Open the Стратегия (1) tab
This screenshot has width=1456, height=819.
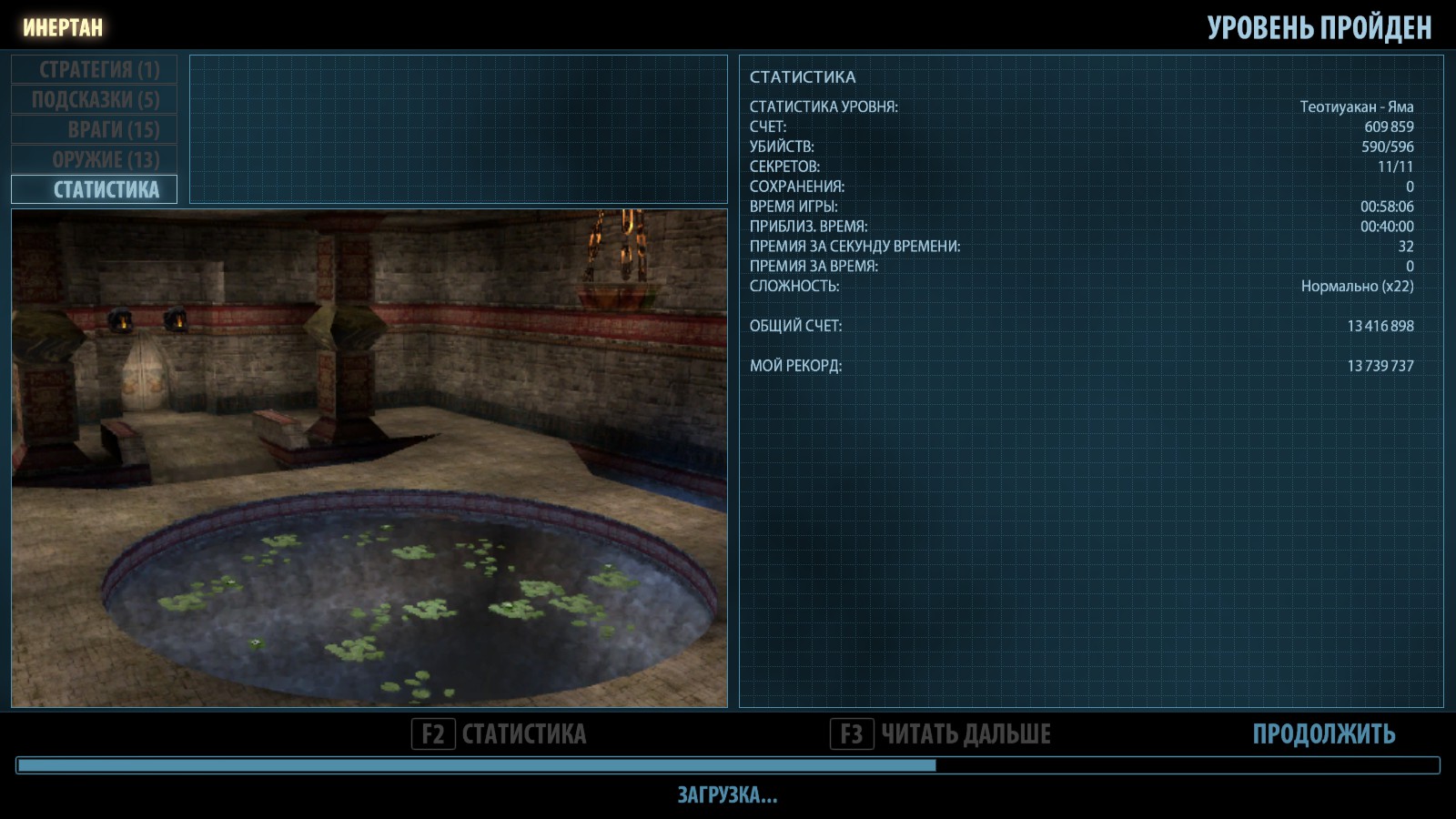(x=95, y=69)
